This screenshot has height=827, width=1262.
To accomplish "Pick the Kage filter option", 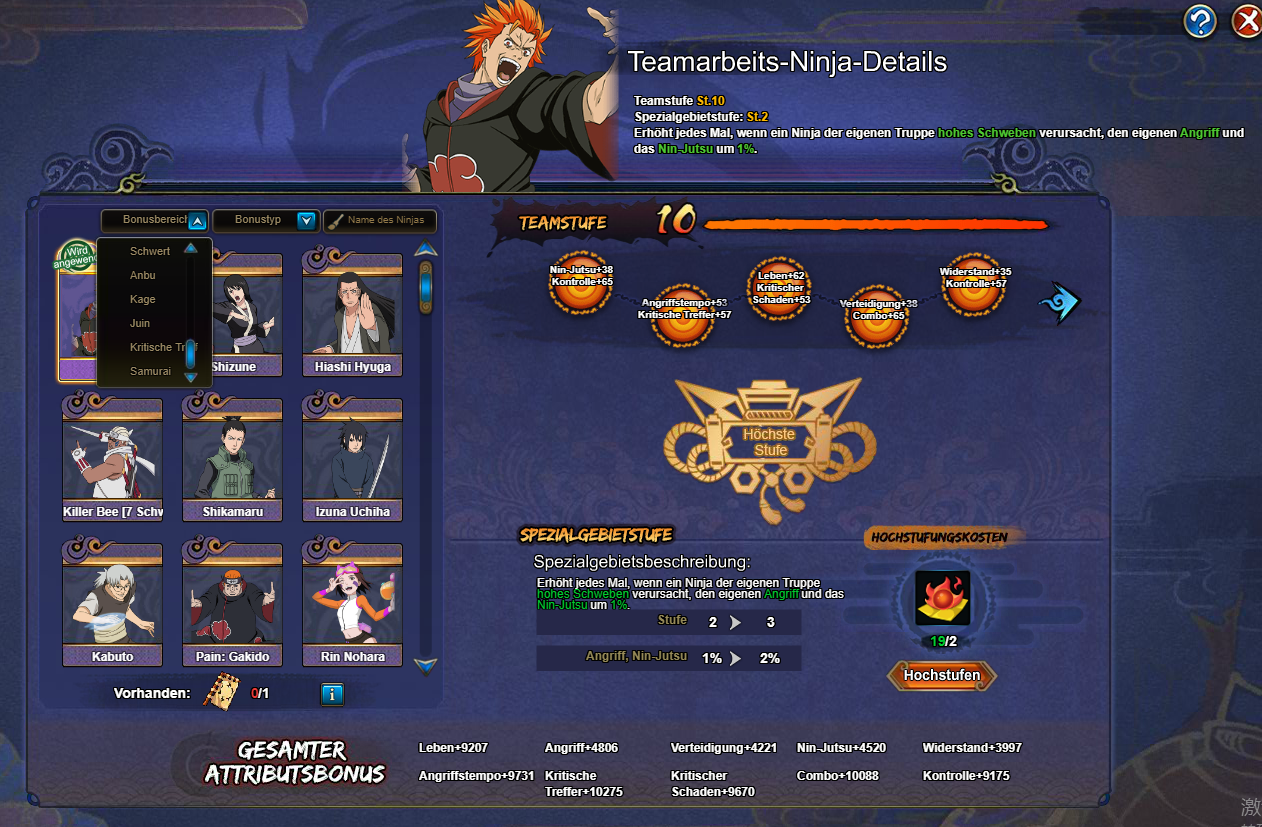I will 143,299.
